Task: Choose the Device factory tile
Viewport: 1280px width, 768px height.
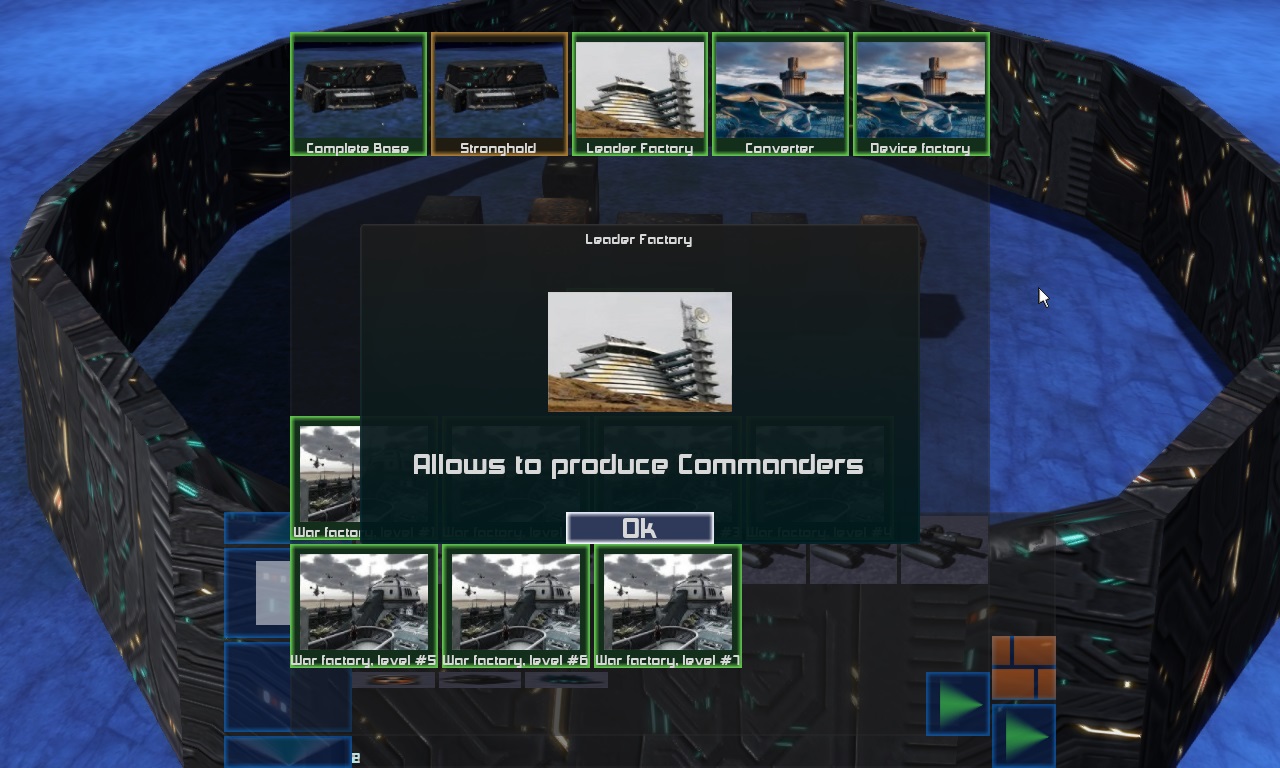Action: 921,94
